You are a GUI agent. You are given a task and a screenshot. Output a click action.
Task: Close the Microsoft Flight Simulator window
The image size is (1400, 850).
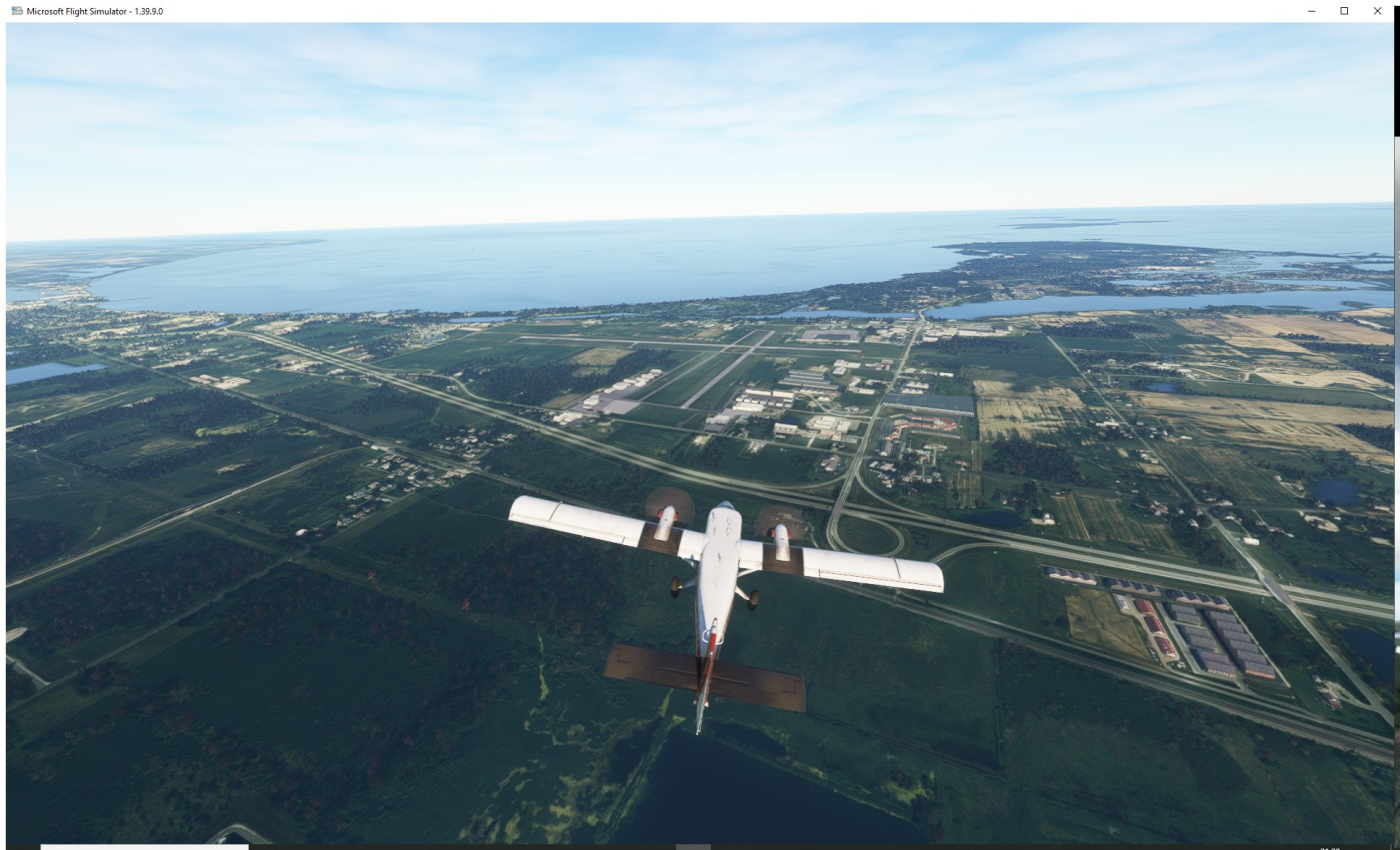tap(1377, 11)
